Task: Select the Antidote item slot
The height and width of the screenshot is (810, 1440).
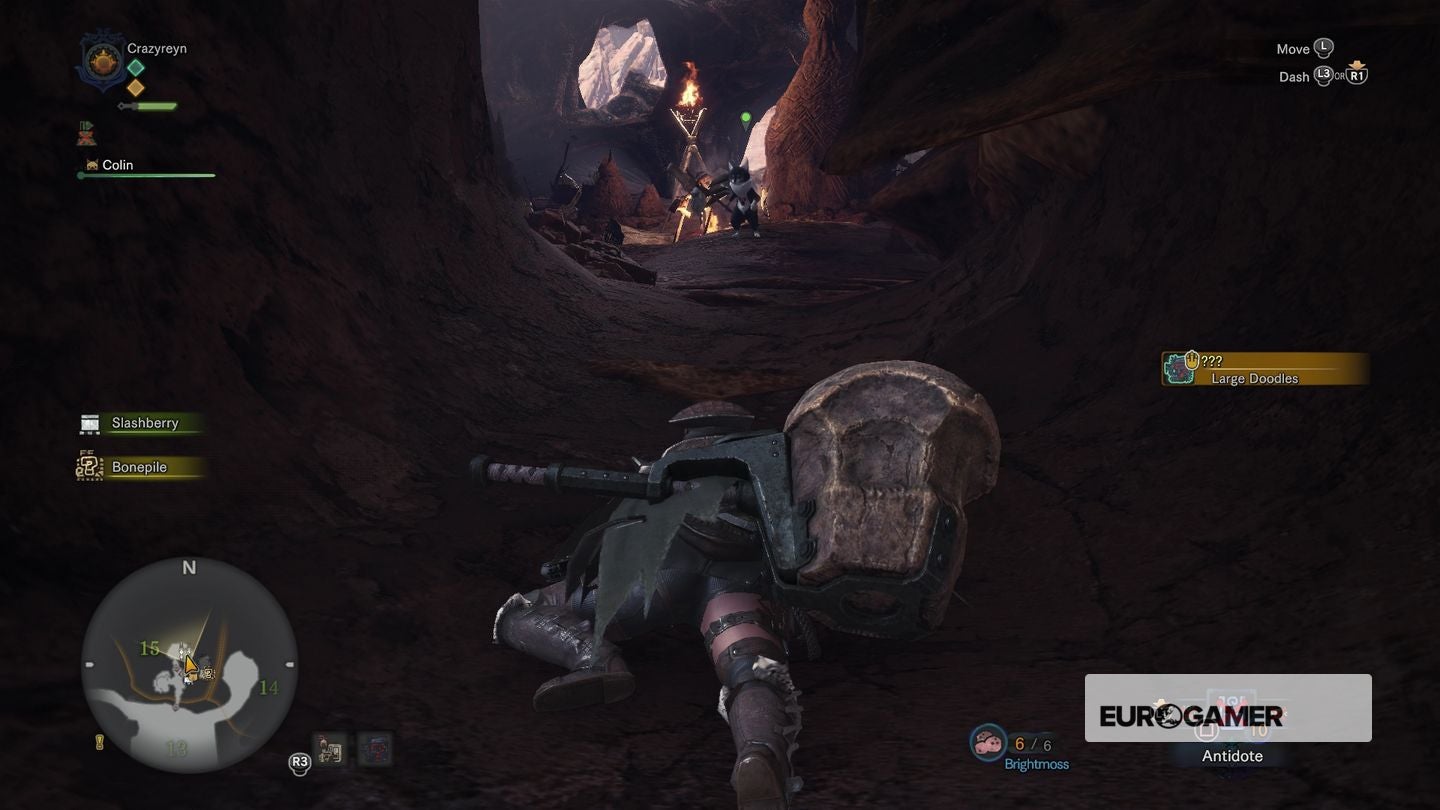Action: click(x=1232, y=756)
